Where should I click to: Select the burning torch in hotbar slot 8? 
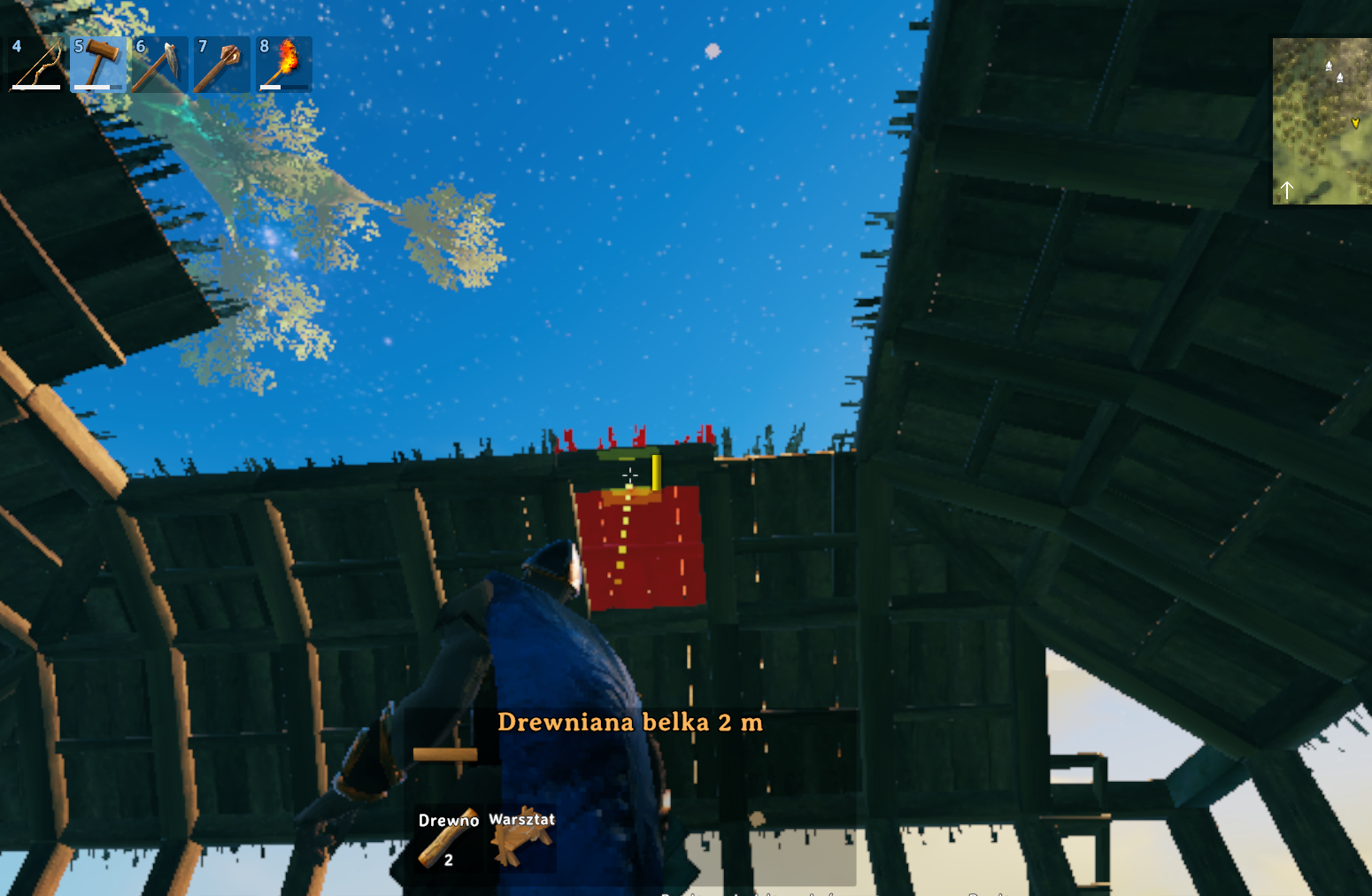tap(284, 65)
